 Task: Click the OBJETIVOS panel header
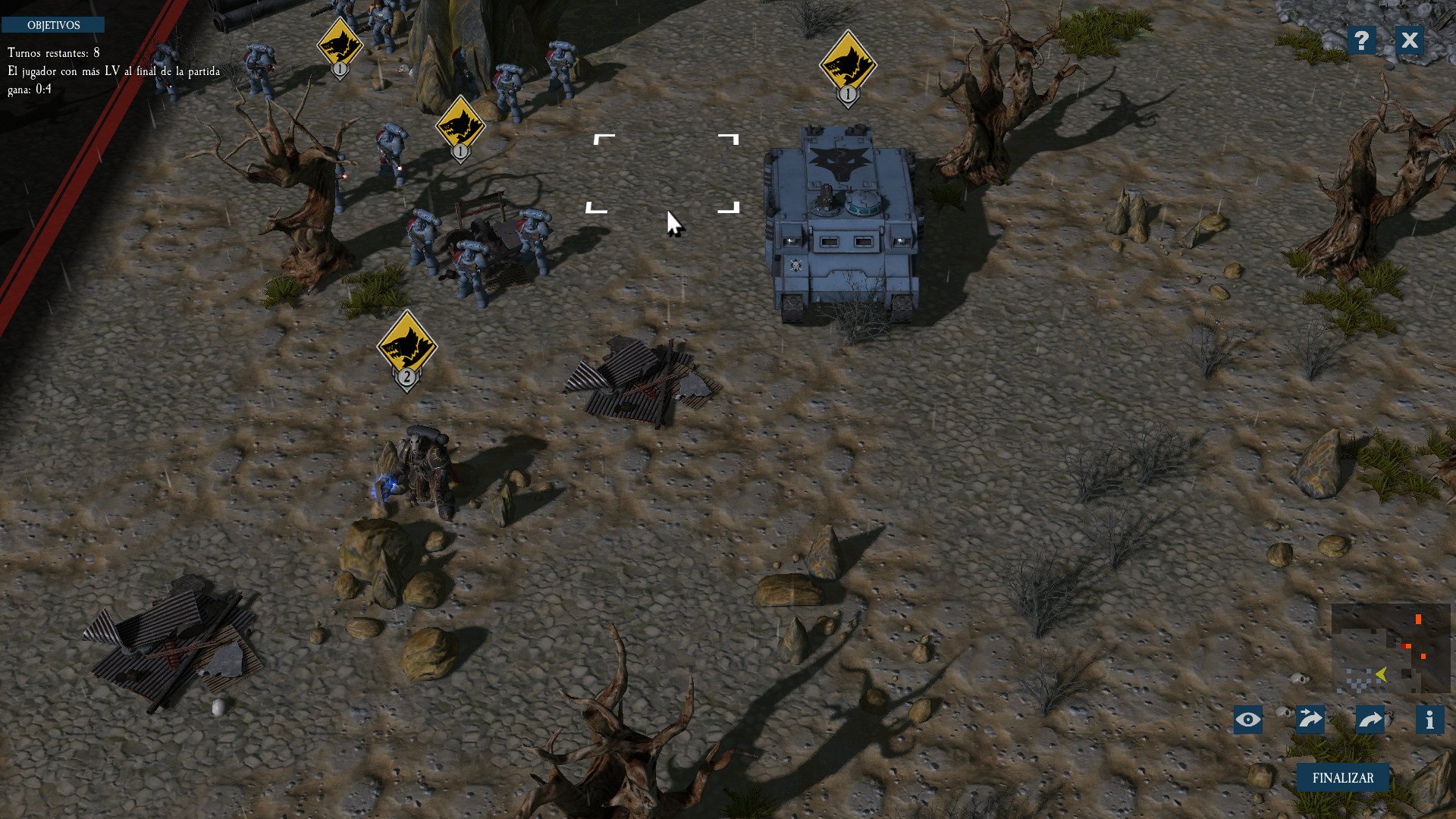tap(55, 24)
